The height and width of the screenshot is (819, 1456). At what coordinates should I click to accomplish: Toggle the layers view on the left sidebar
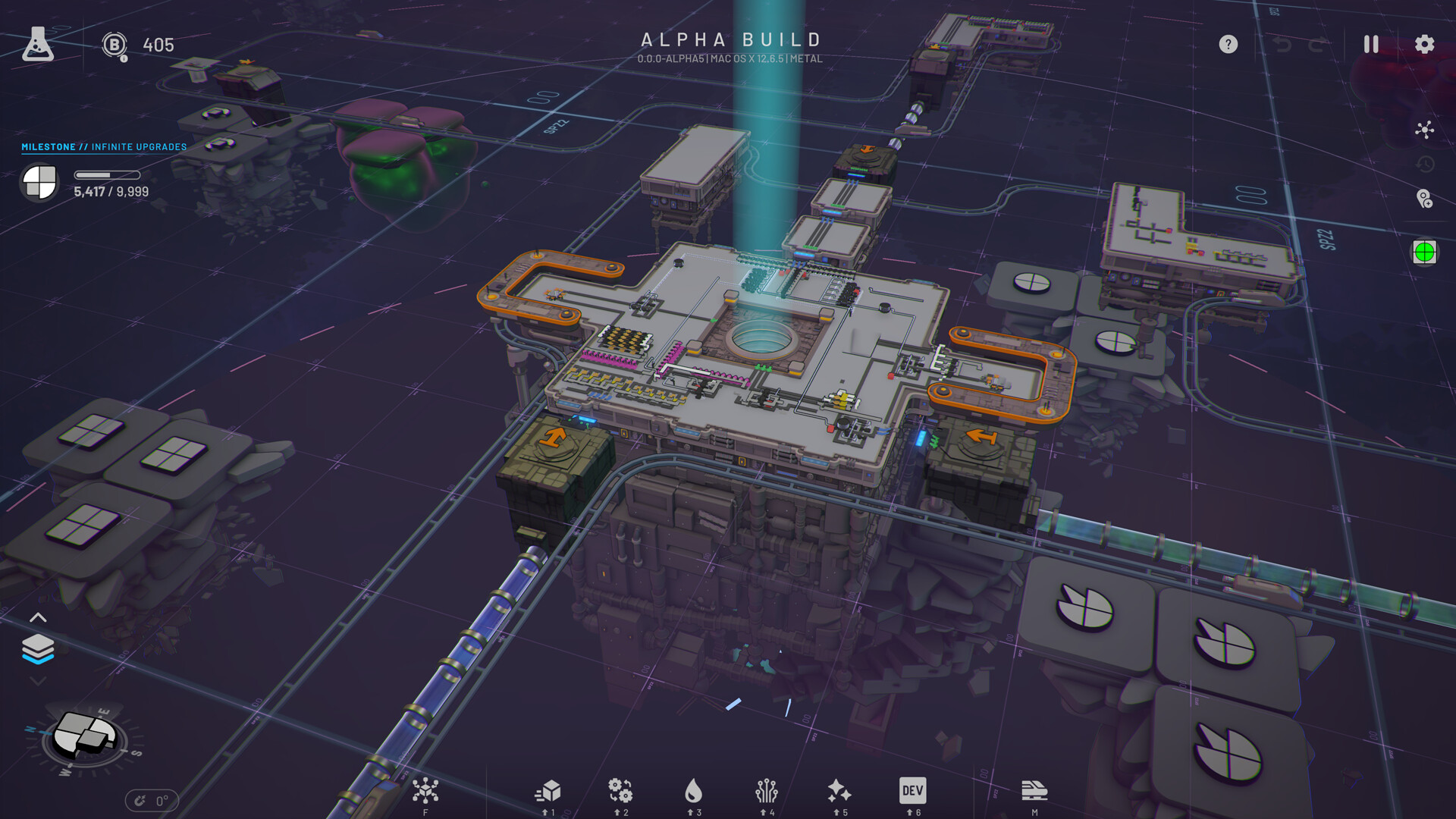click(x=37, y=648)
